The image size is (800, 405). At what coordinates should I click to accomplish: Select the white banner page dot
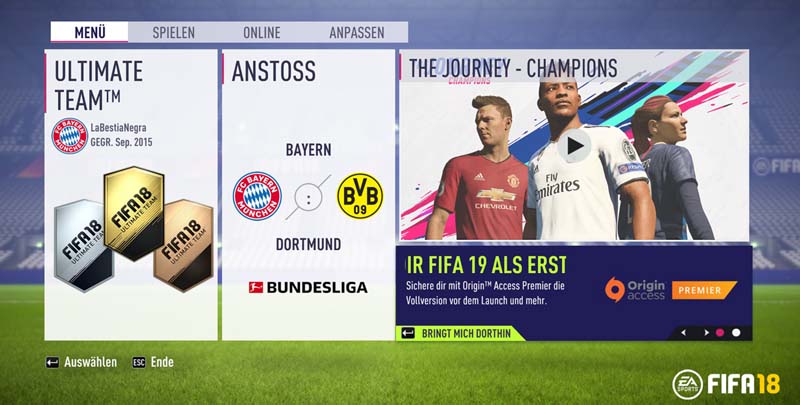pos(737,332)
